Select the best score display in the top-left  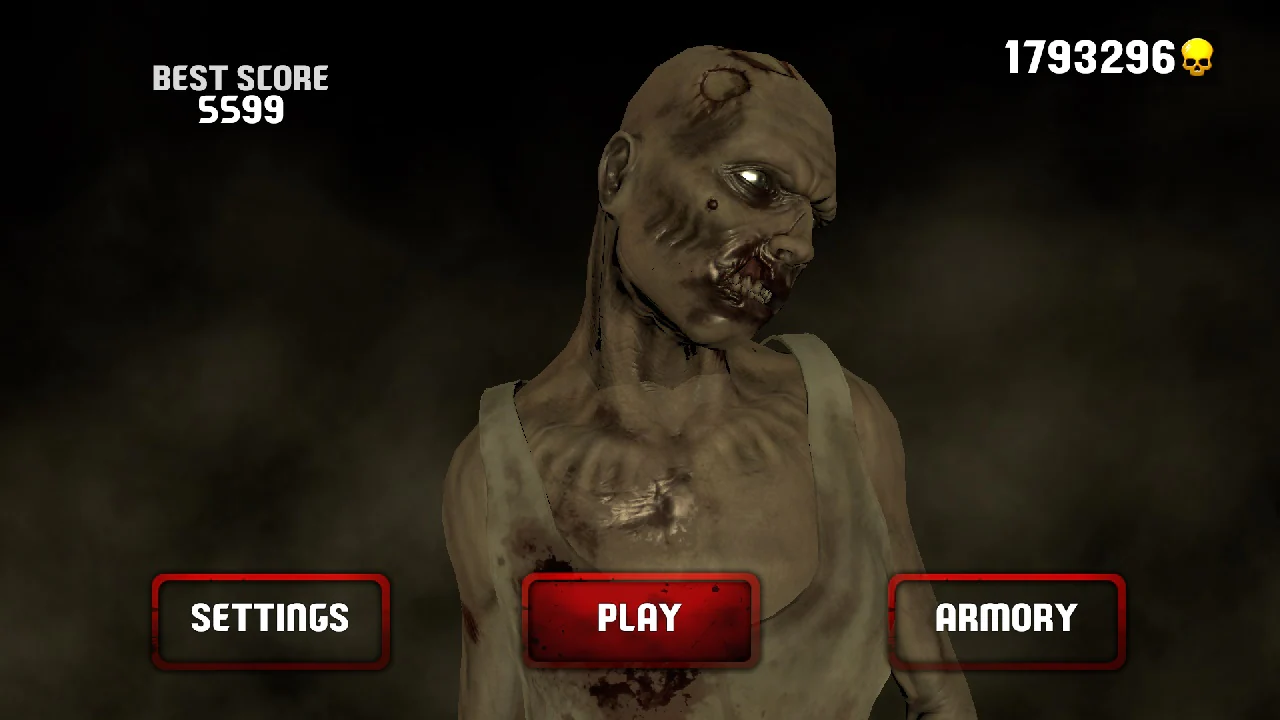pos(239,92)
